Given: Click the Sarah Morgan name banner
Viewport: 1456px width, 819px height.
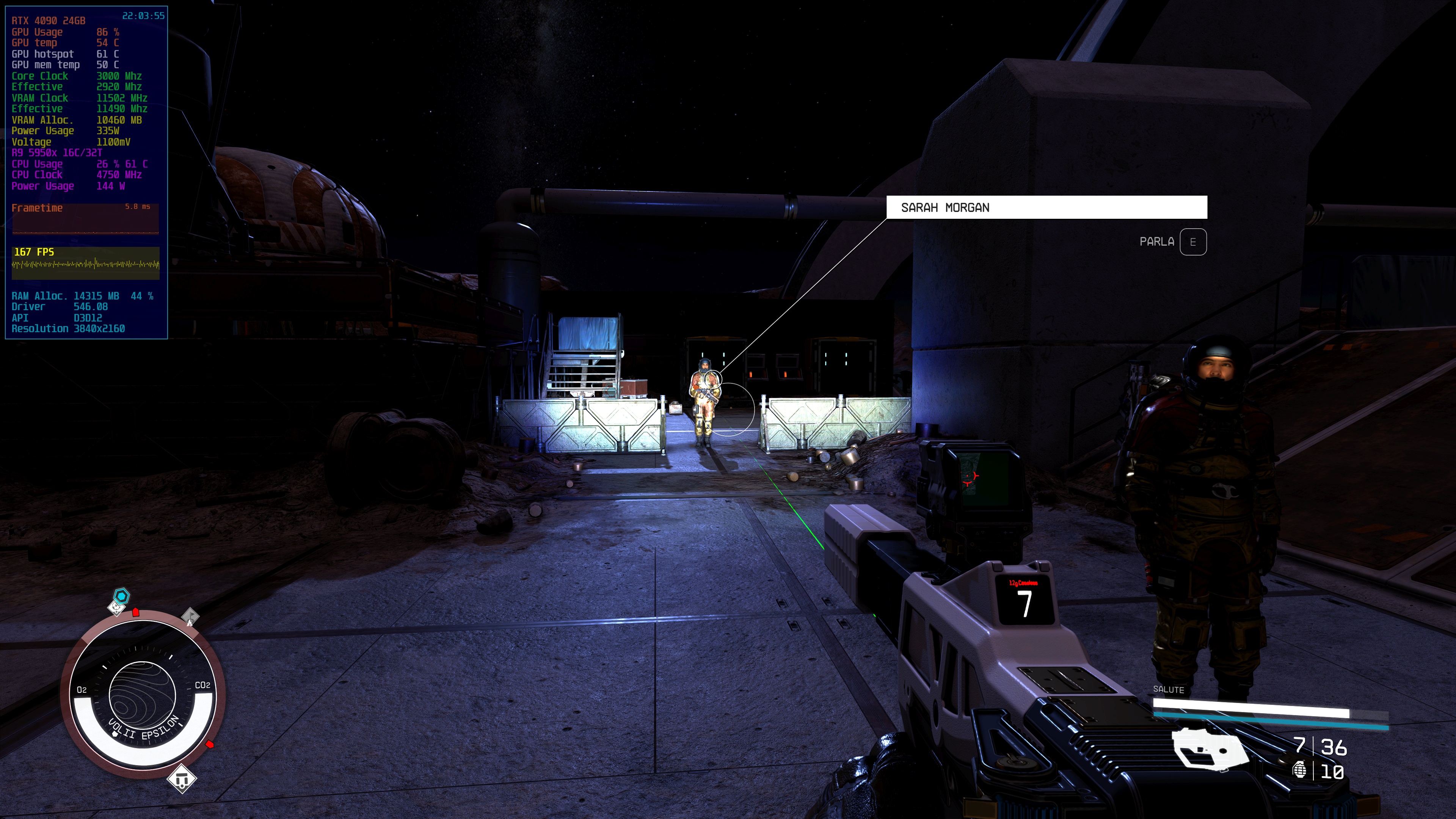Looking at the screenshot, I should click(1046, 207).
